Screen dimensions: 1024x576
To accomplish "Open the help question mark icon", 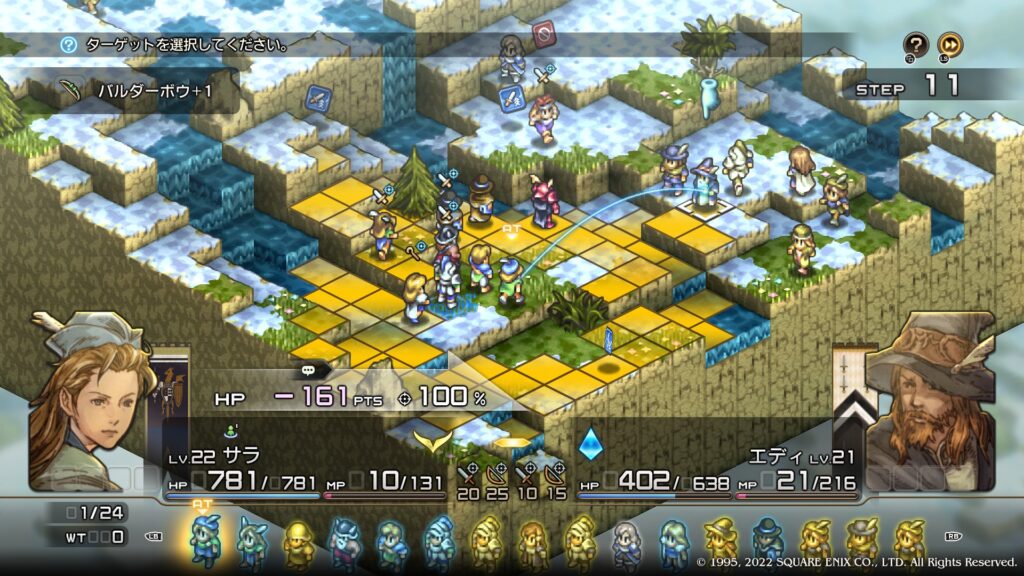I will tap(916, 45).
